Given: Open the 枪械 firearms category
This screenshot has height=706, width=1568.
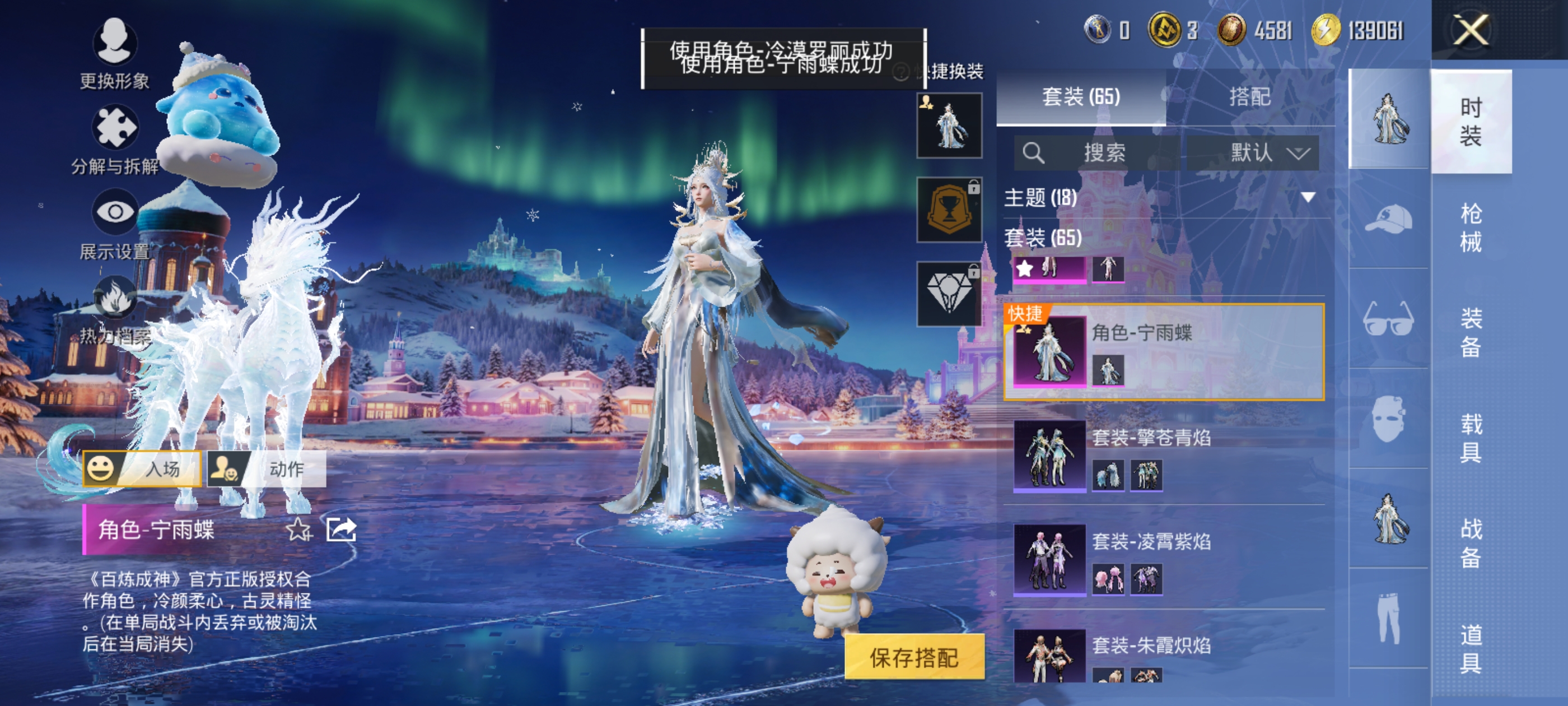Looking at the screenshot, I should pos(1470,227).
